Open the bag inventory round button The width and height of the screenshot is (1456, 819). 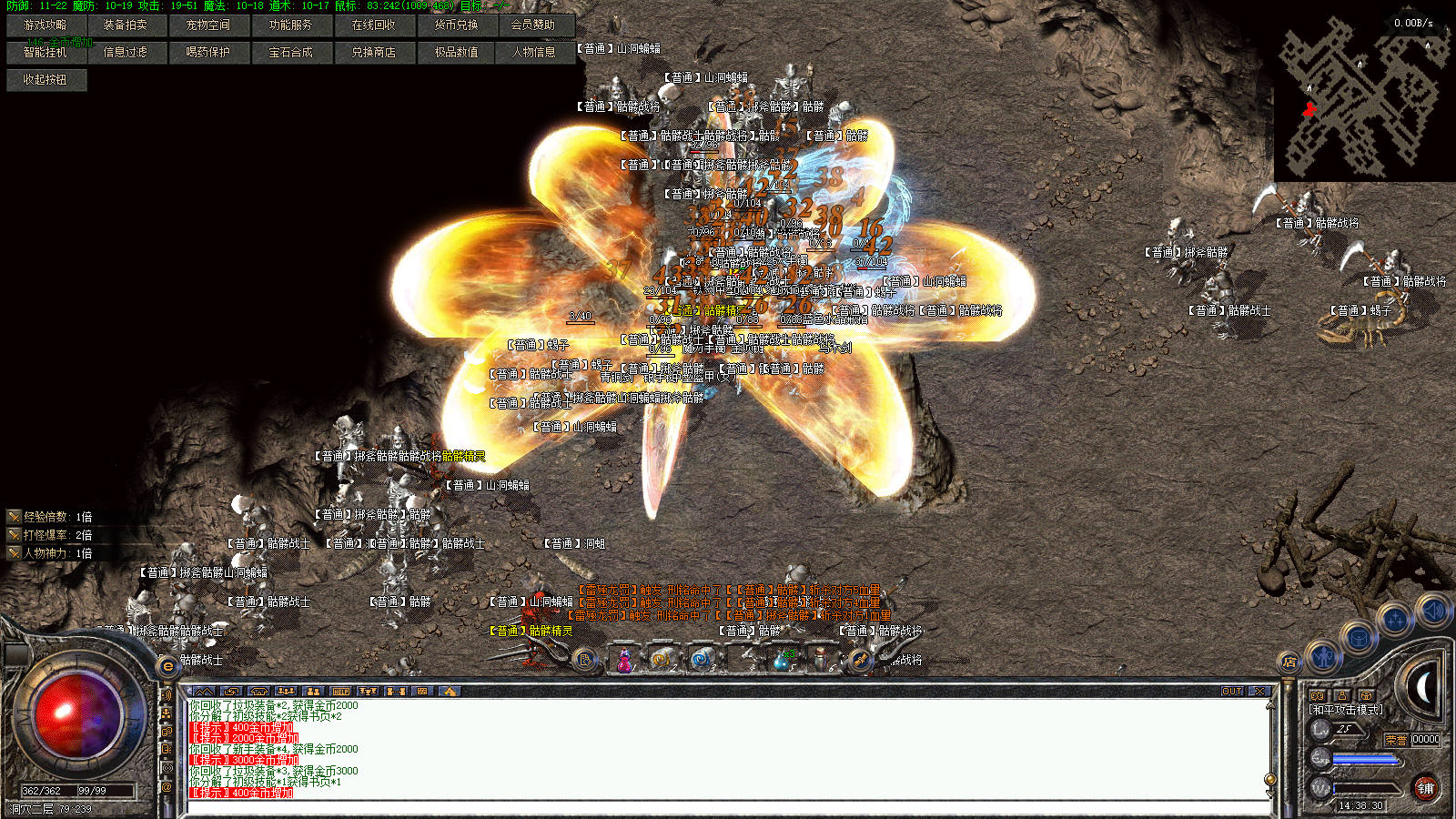pos(1359,639)
